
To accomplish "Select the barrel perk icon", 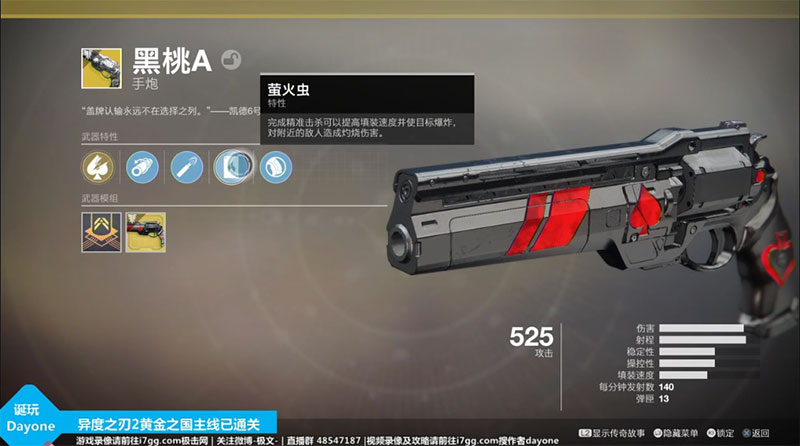I will [x=143, y=165].
